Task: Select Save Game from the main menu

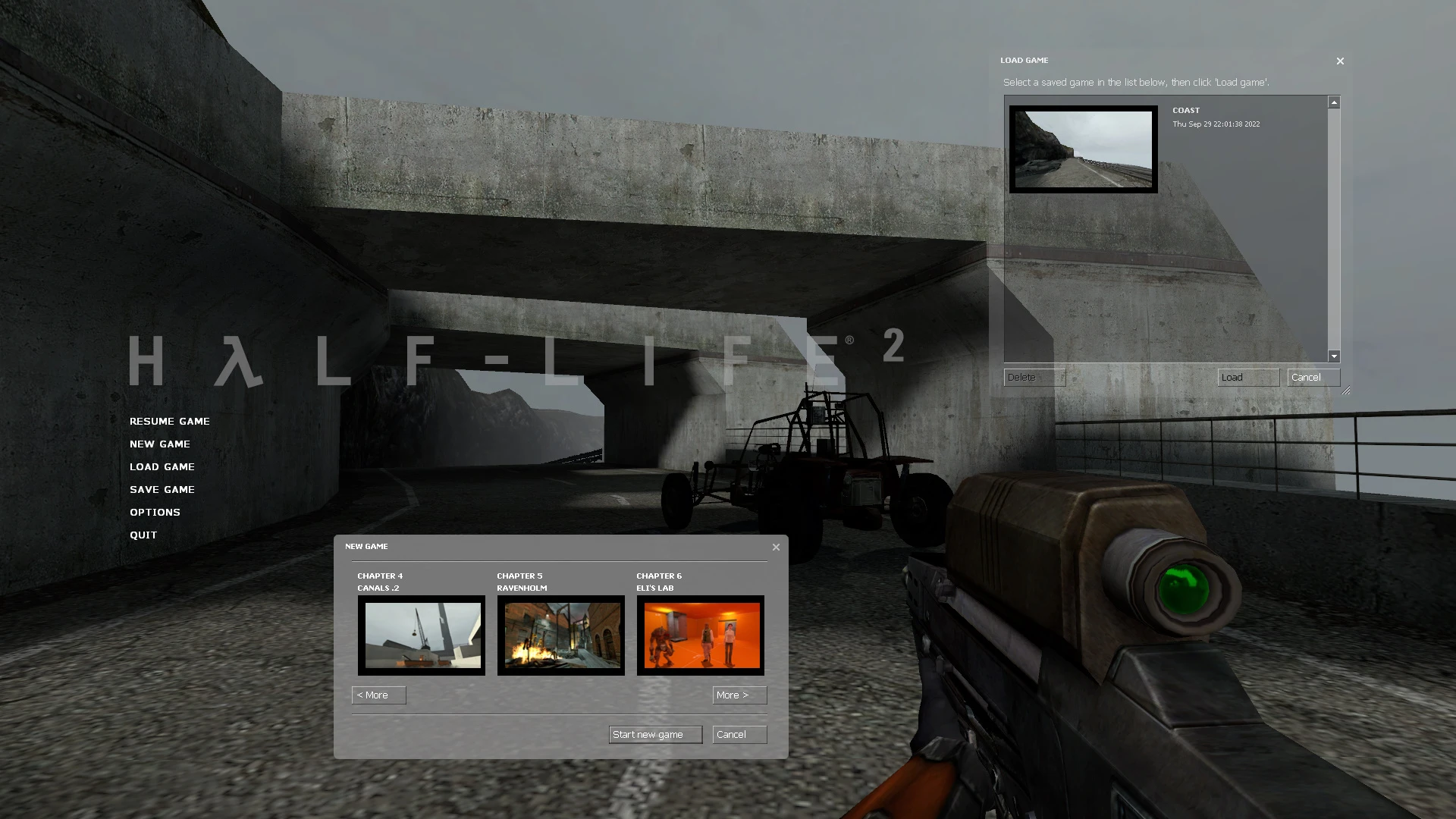Action: coord(162,489)
